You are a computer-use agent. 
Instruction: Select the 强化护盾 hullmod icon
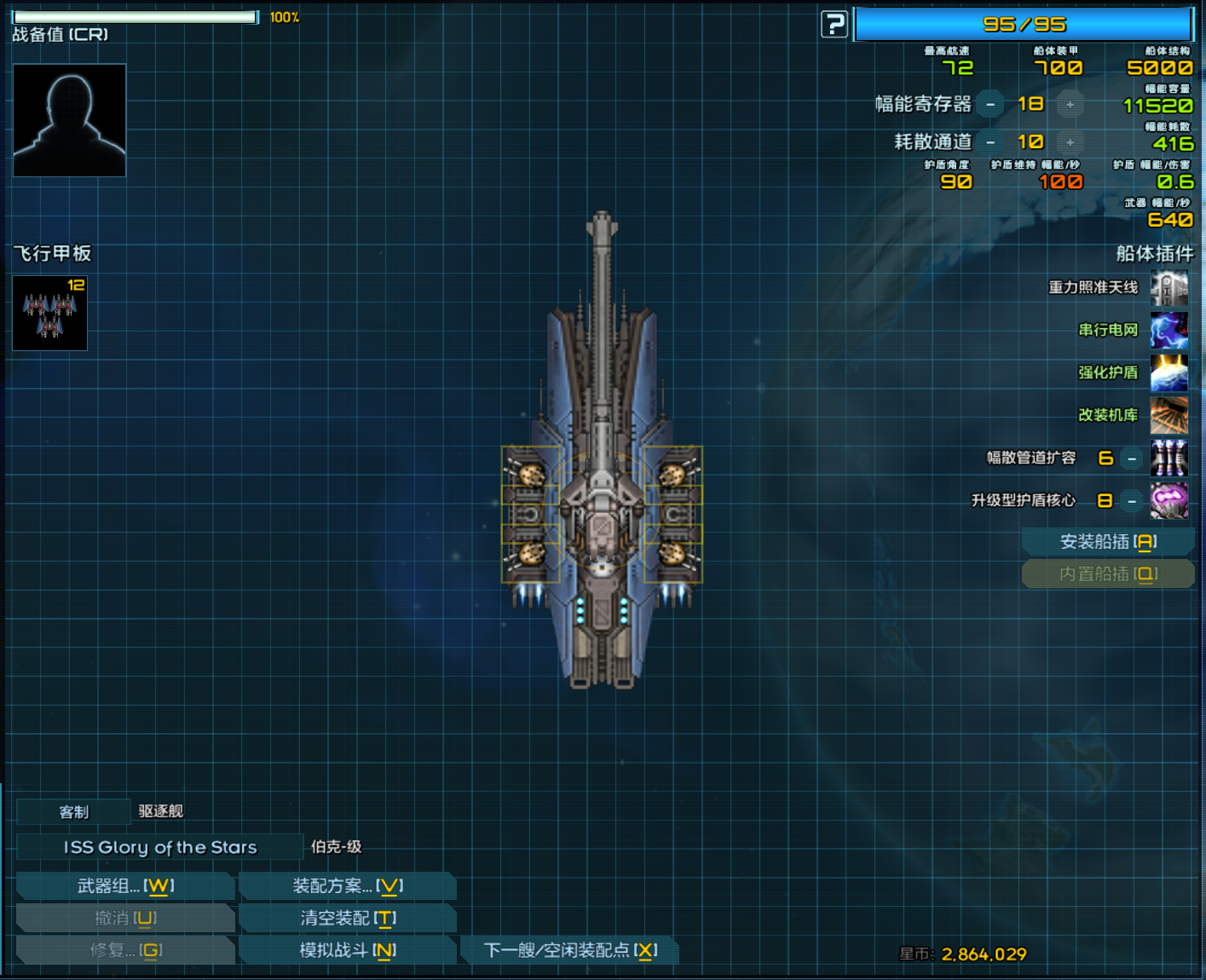[1168, 372]
